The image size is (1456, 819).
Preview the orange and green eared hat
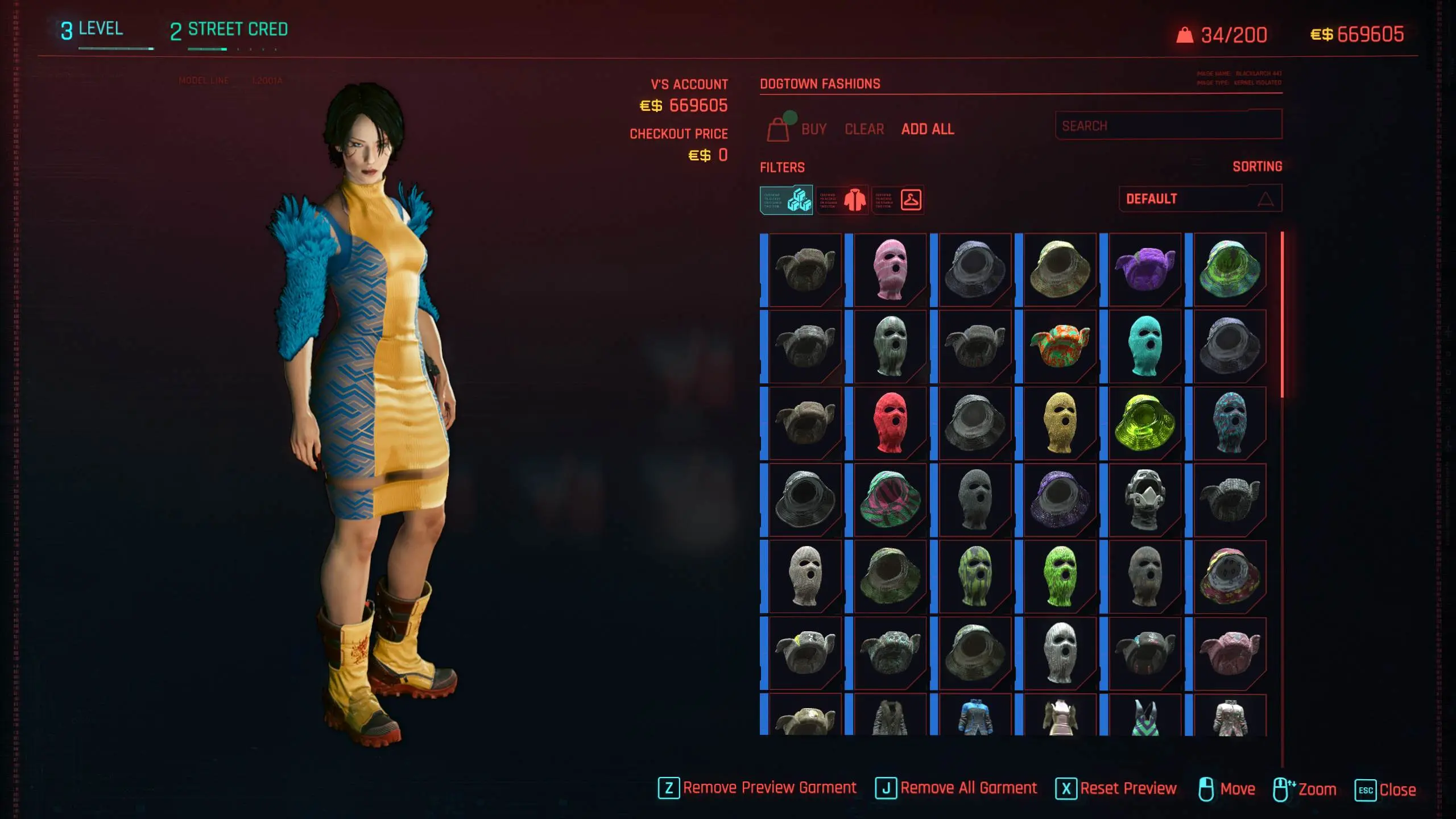coord(1060,346)
